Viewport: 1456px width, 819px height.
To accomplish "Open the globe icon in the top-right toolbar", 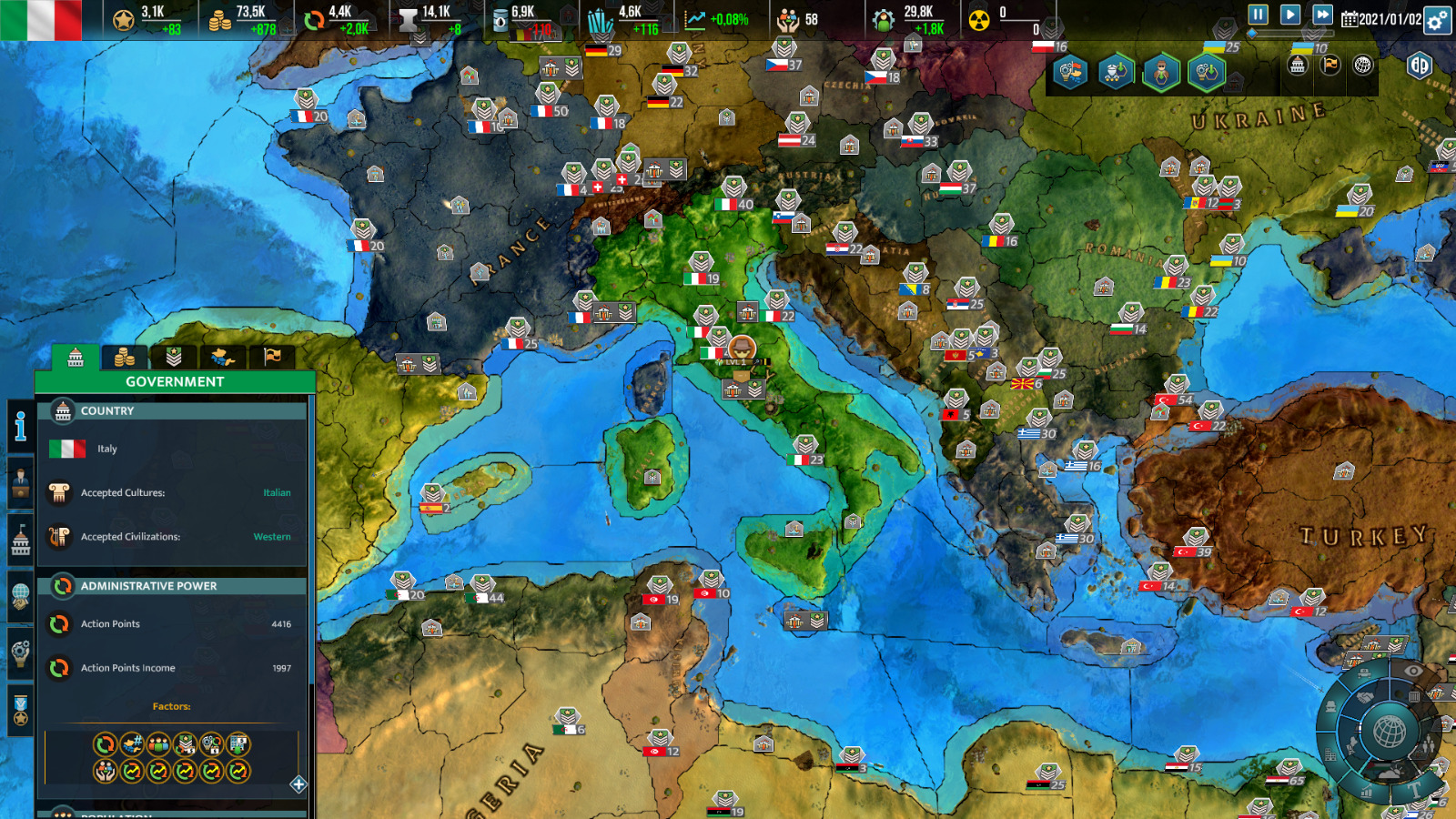I will 1361,66.
